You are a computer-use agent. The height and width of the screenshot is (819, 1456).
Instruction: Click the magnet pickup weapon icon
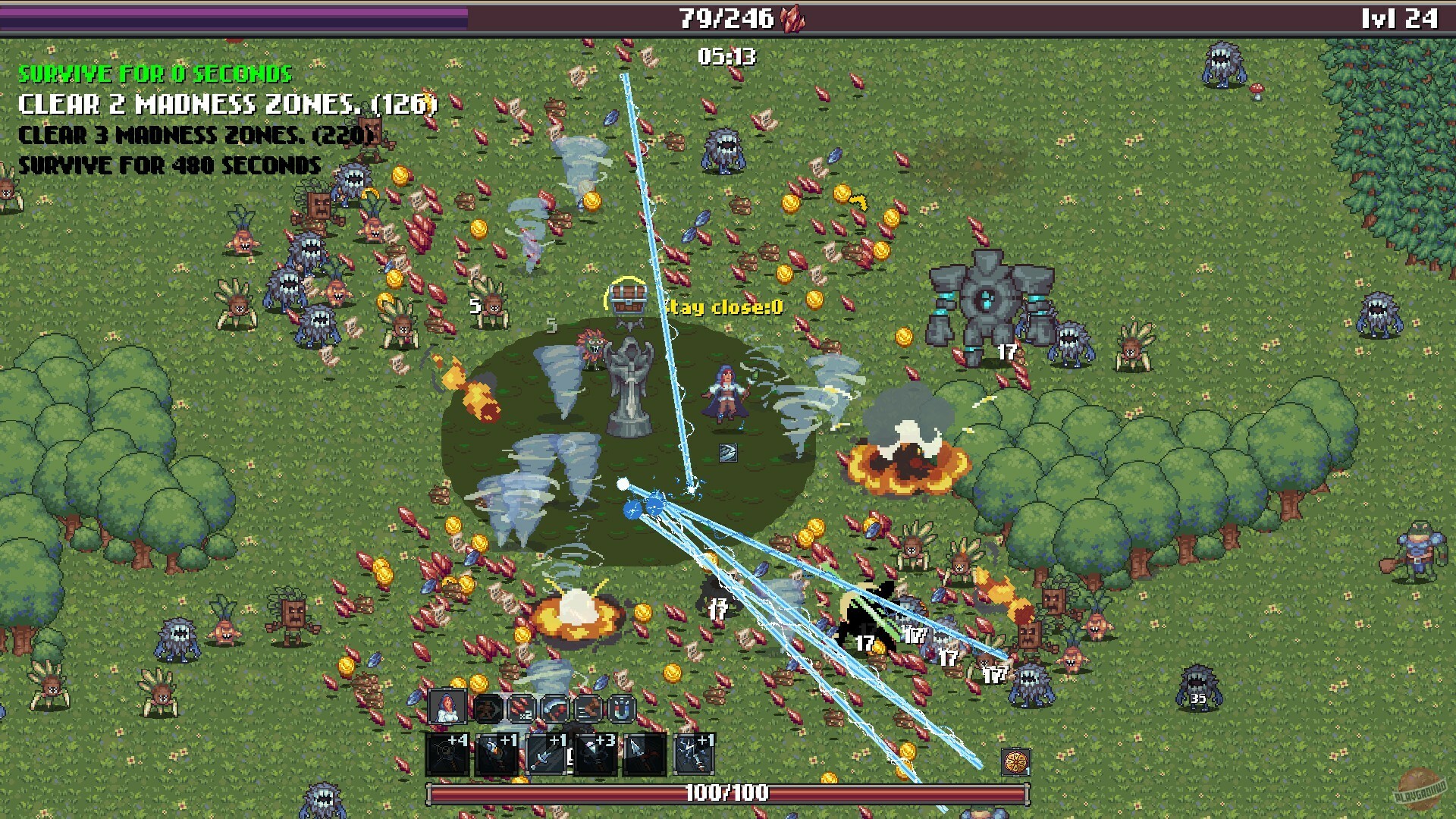click(x=621, y=708)
